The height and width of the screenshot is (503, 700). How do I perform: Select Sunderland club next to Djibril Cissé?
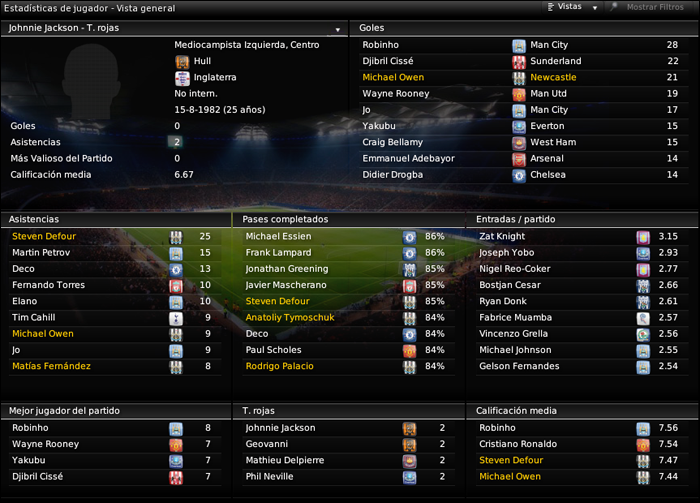(555, 61)
